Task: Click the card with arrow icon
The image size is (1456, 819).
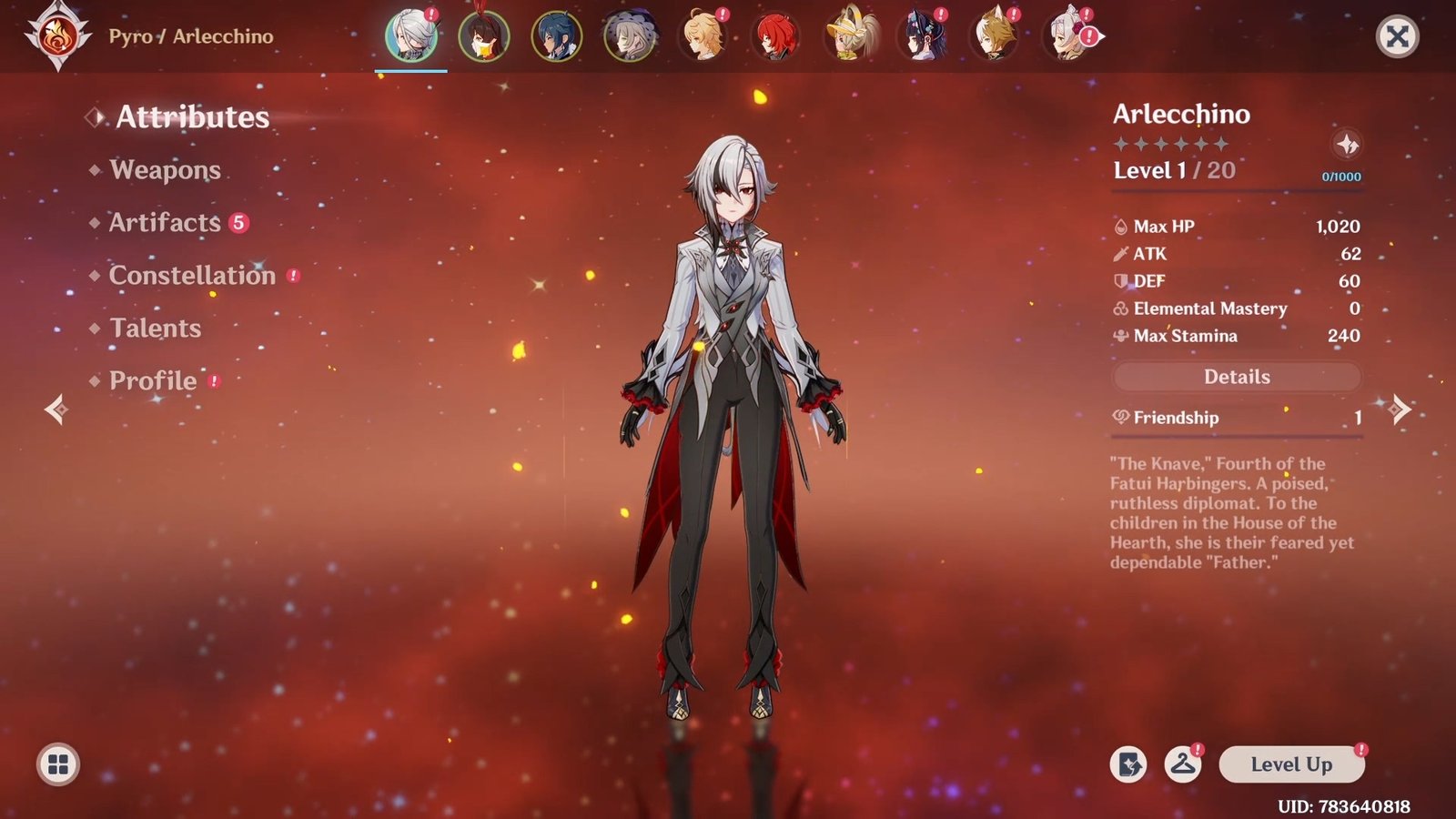Action: point(1128,764)
